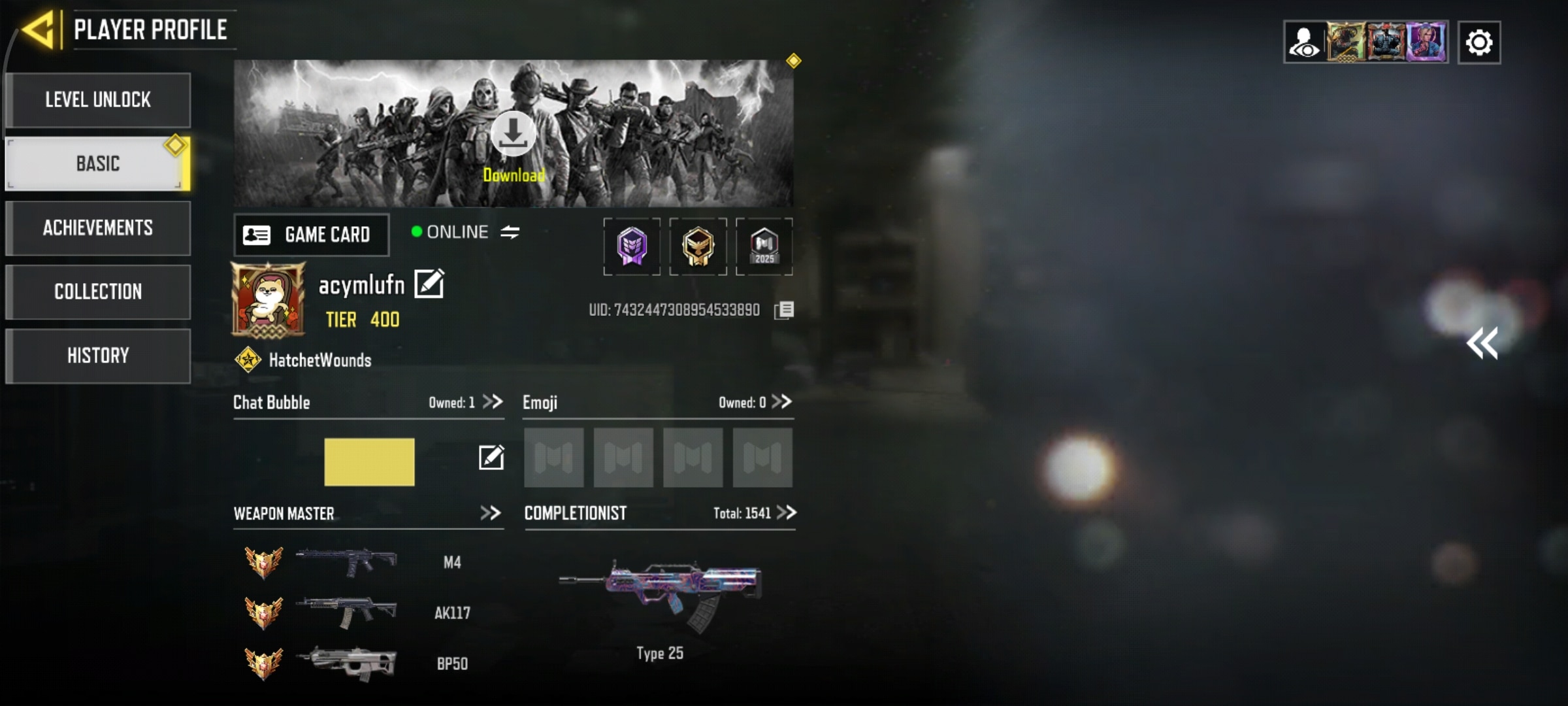Click the spectator eye profile icon
The width and height of the screenshot is (1568, 706).
(x=1305, y=43)
